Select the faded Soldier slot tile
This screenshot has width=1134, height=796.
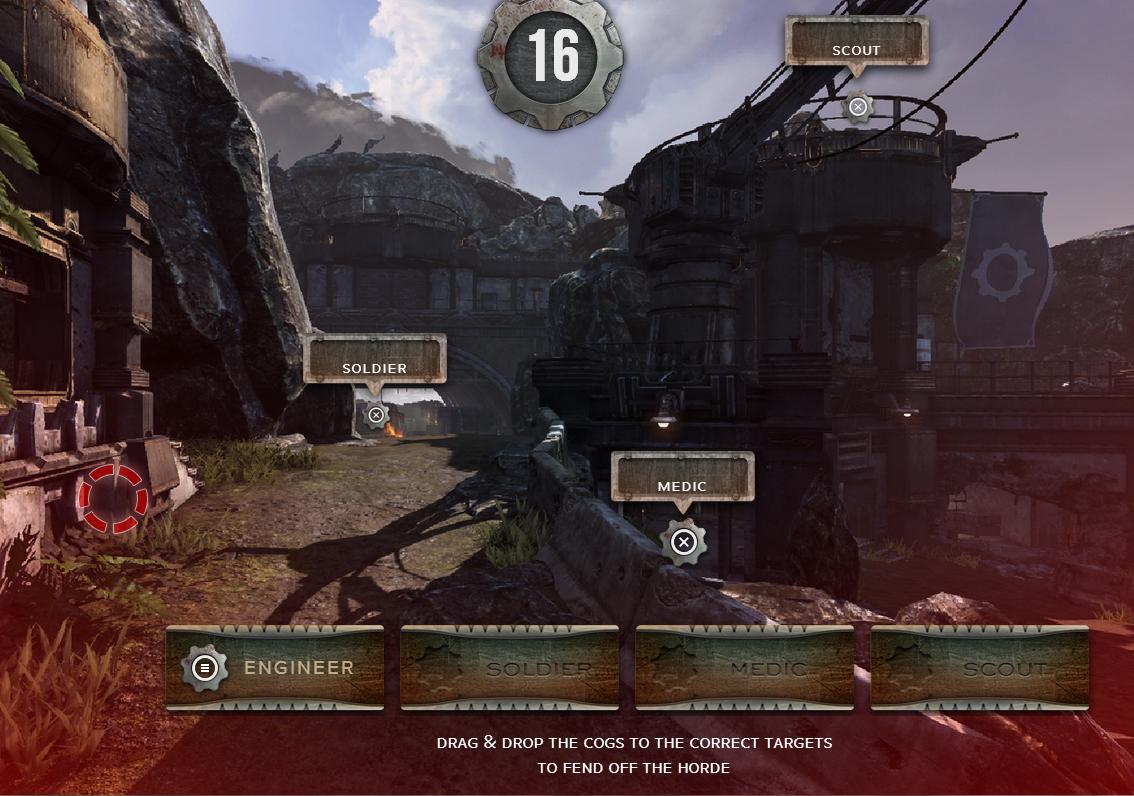510,668
